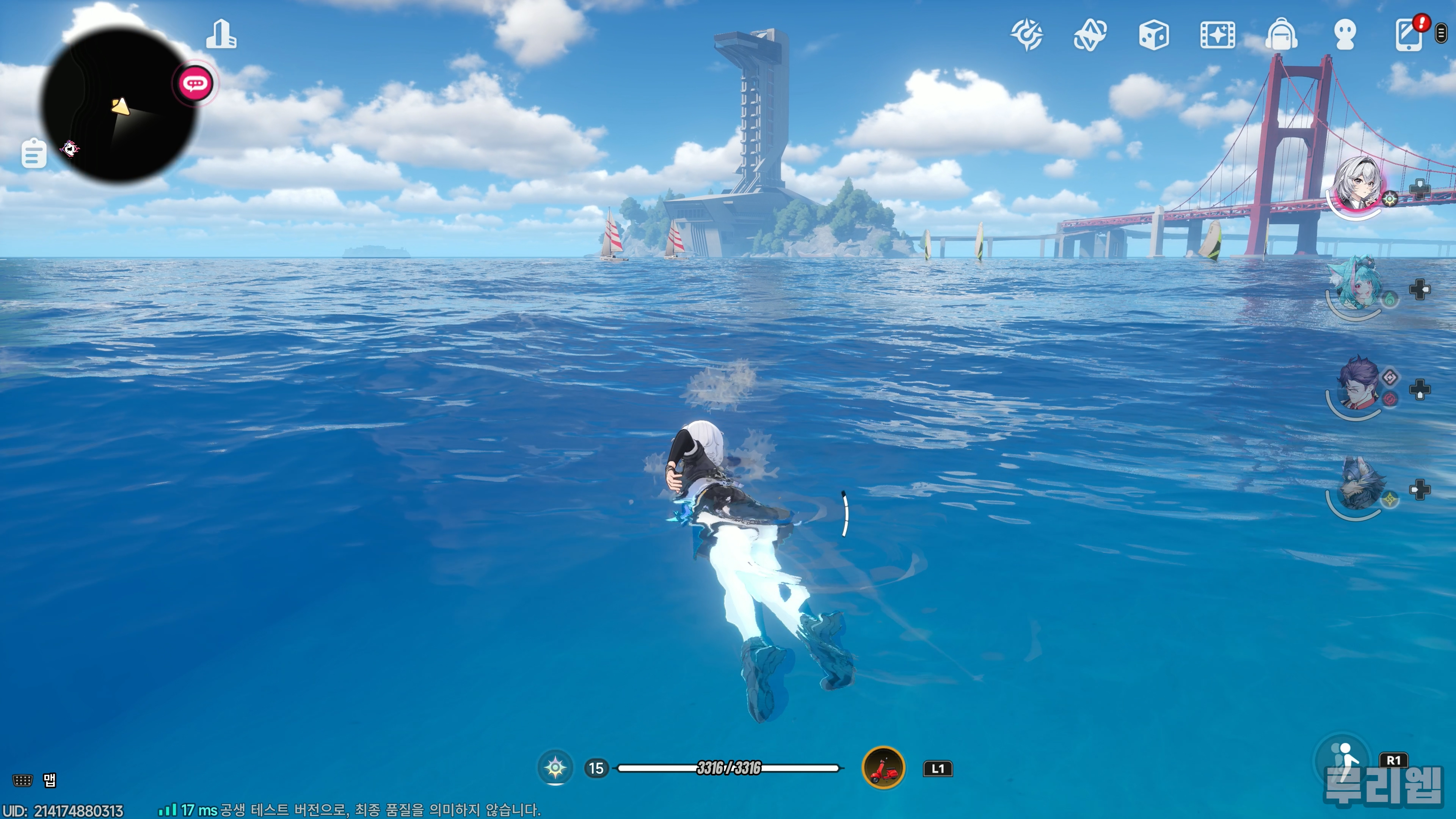Open the crosshair target menu icon

click(x=1027, y=35)
